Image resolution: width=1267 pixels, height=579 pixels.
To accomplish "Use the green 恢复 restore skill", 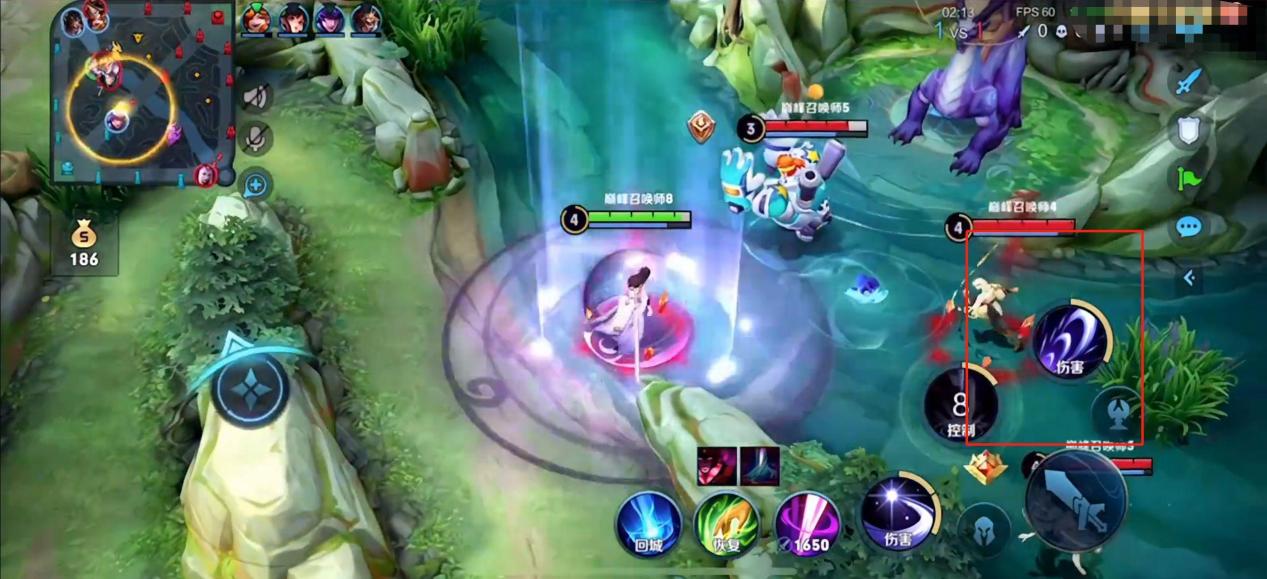I will click(726, 523).
